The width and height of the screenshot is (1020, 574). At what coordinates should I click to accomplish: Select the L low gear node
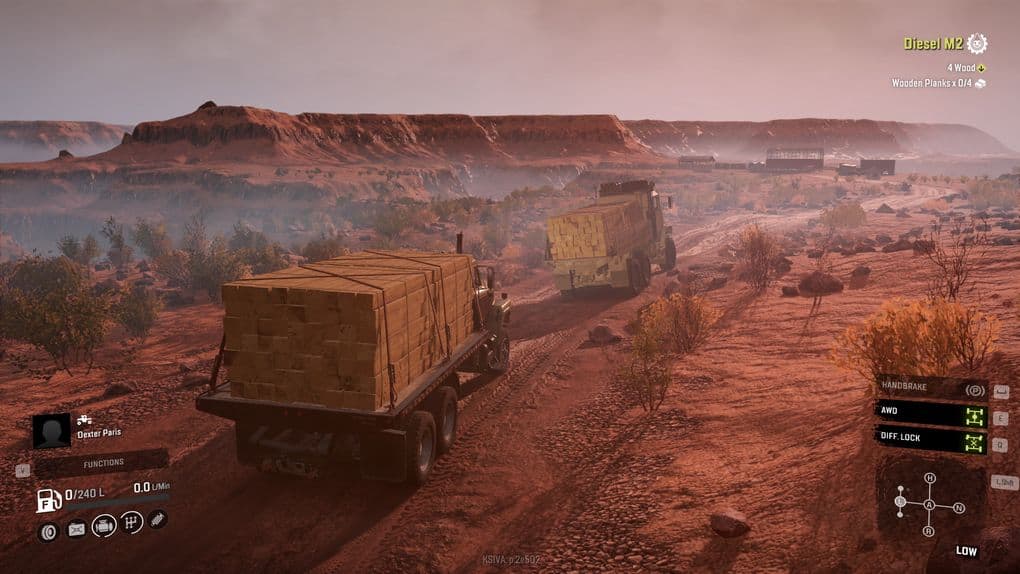(x=900, y=501)
